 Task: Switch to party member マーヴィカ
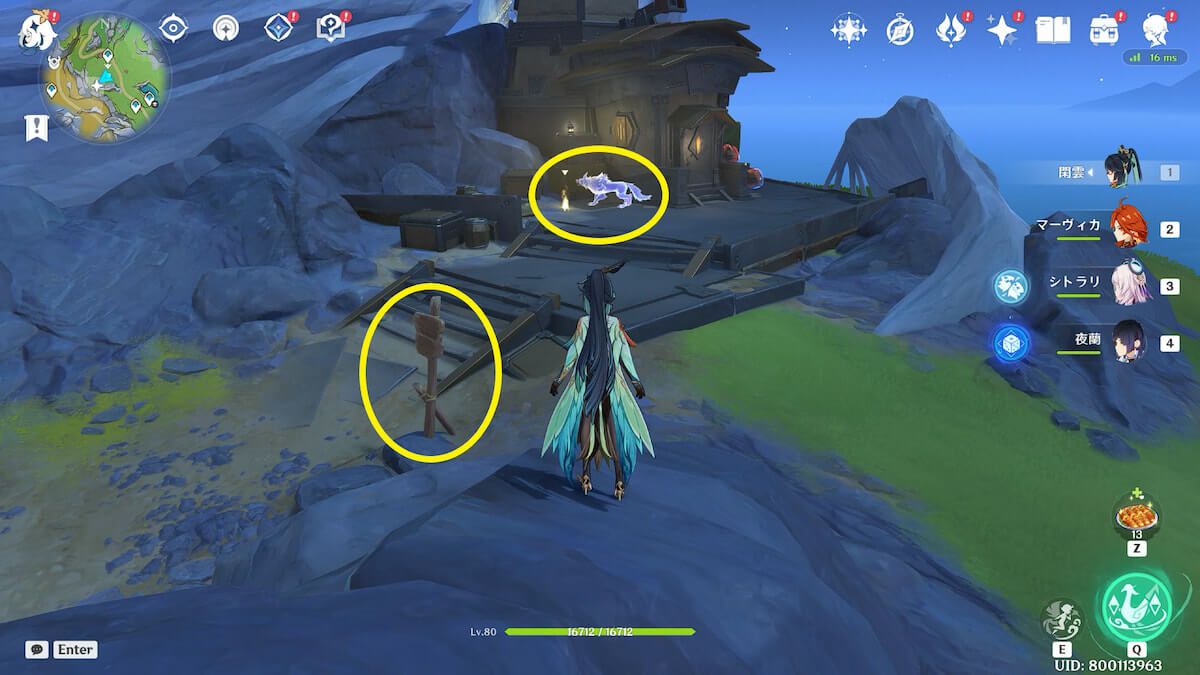[x=1125, y=228]
